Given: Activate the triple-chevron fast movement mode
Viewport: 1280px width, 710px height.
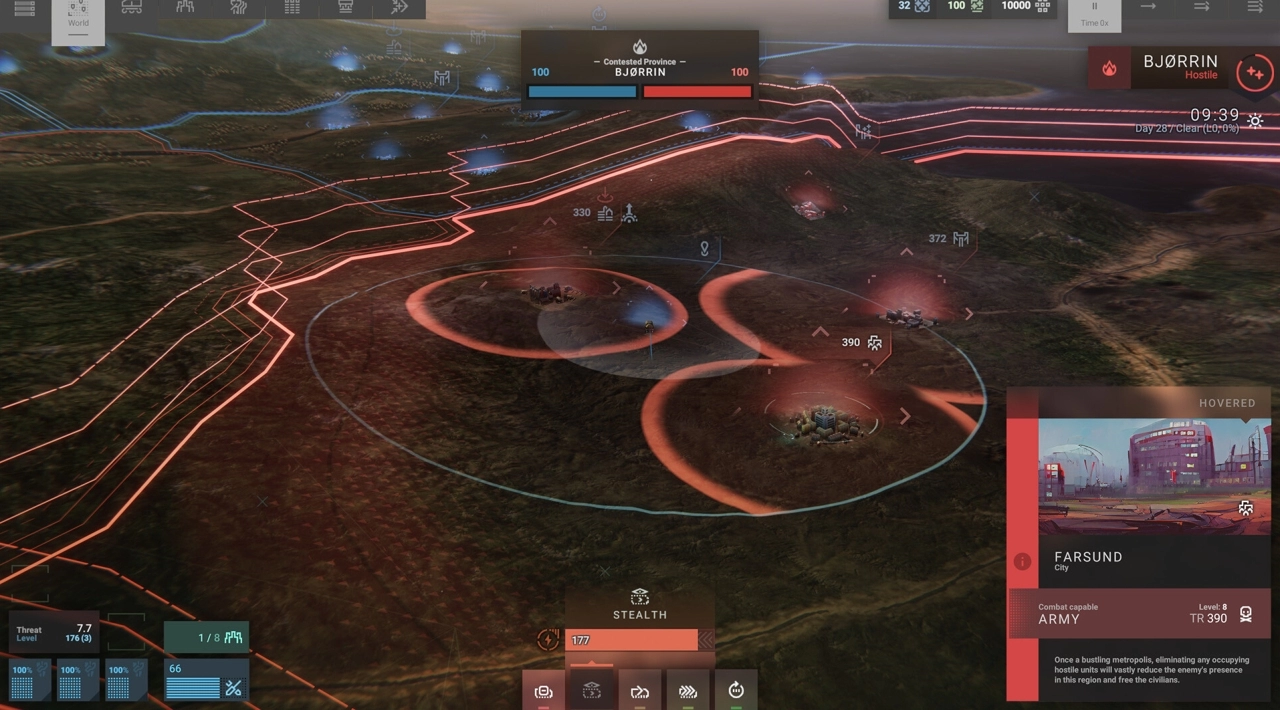Looking at the screenshot, I should pos(688,690).
